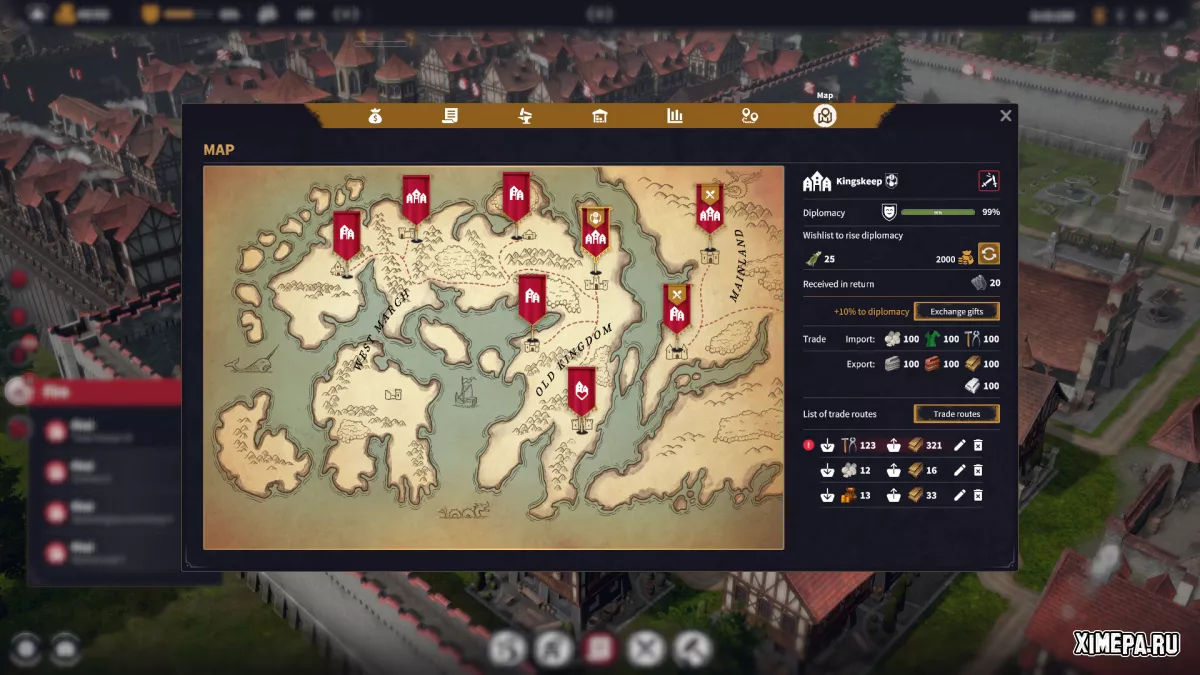Refresh the diplomacy wishlist
1200x675 pixels.
point(988,253)
